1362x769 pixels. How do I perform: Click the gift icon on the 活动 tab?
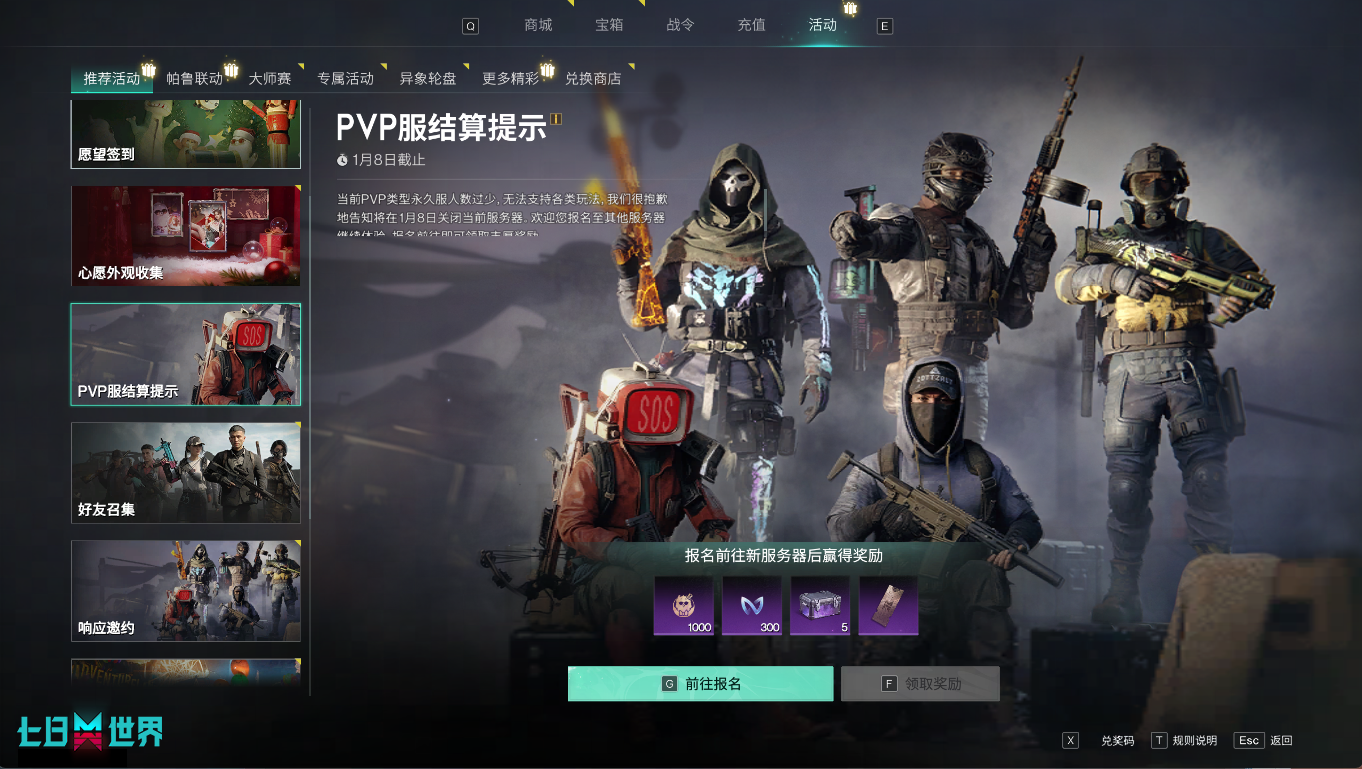pyautogui.click(x=850, y=9)
